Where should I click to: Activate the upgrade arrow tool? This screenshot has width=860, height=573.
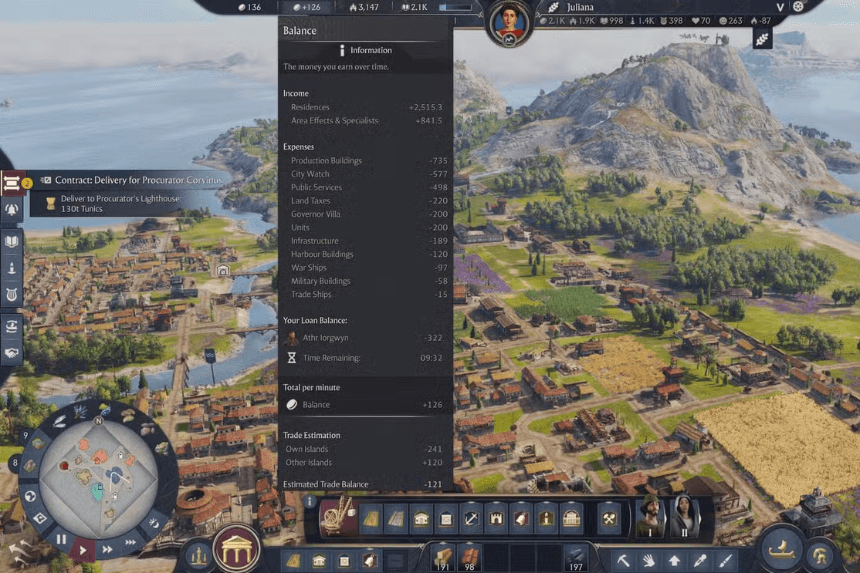pos(675,560)
